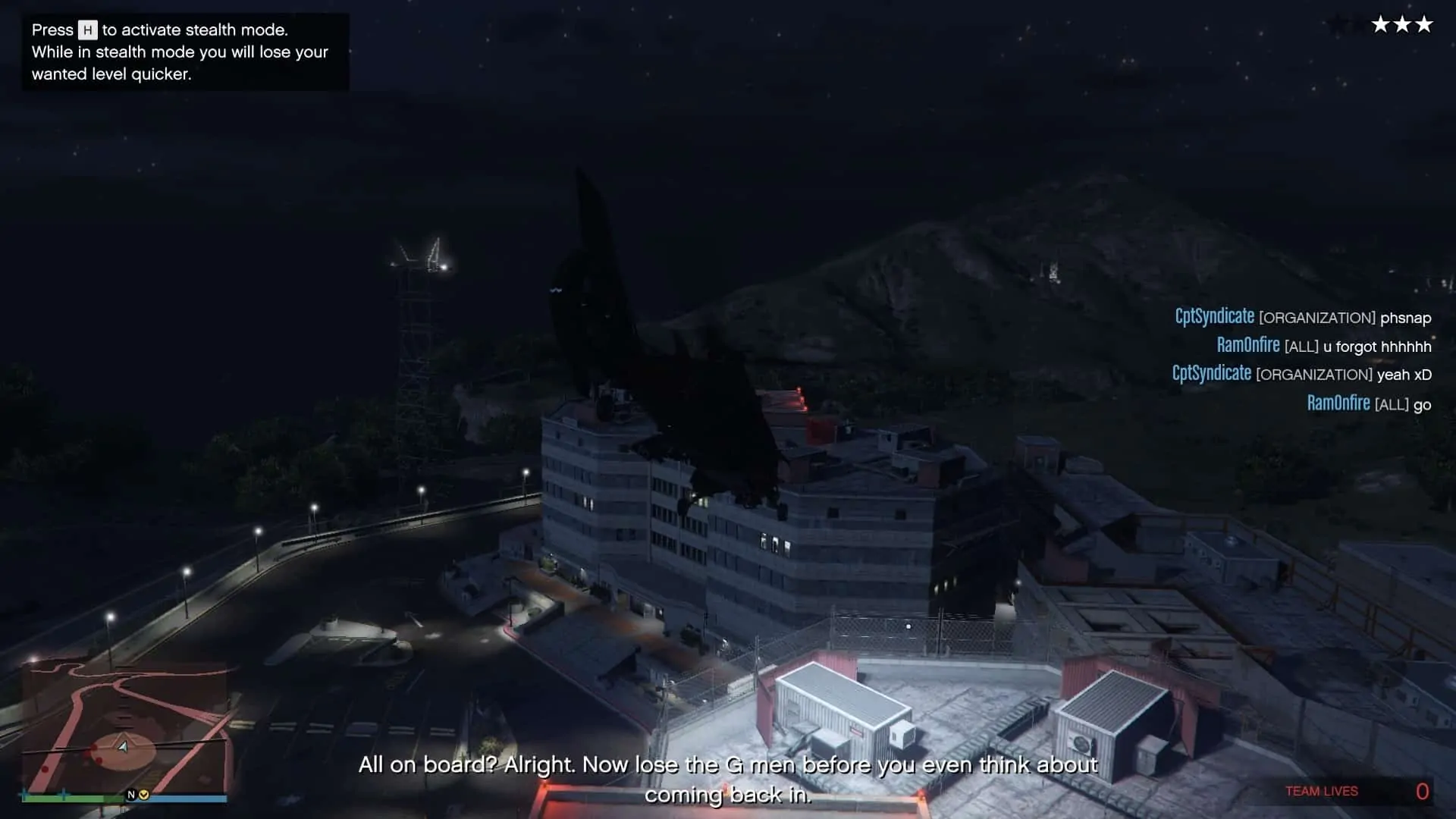1456x819 pixels.
Task: Click the first wanted level star
Action: pyautogui.click(x=1380, y=24)
